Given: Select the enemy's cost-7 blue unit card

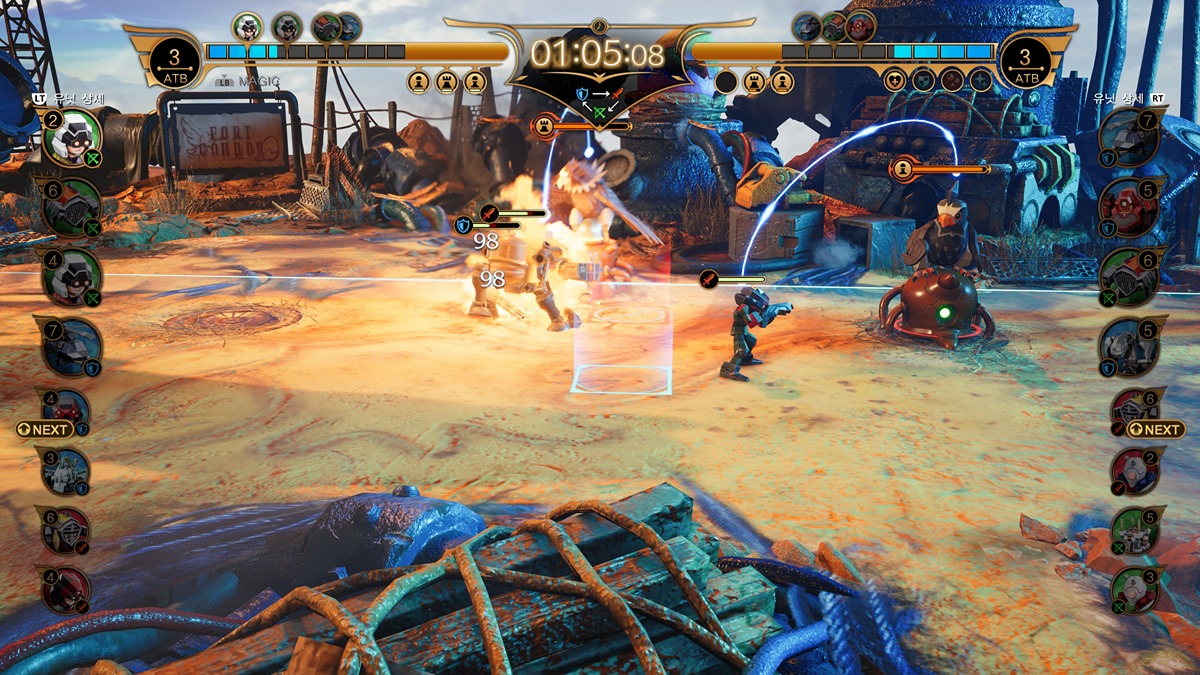Looking at the screenshot, I should pyautogui.click(x=1129, y=138).
